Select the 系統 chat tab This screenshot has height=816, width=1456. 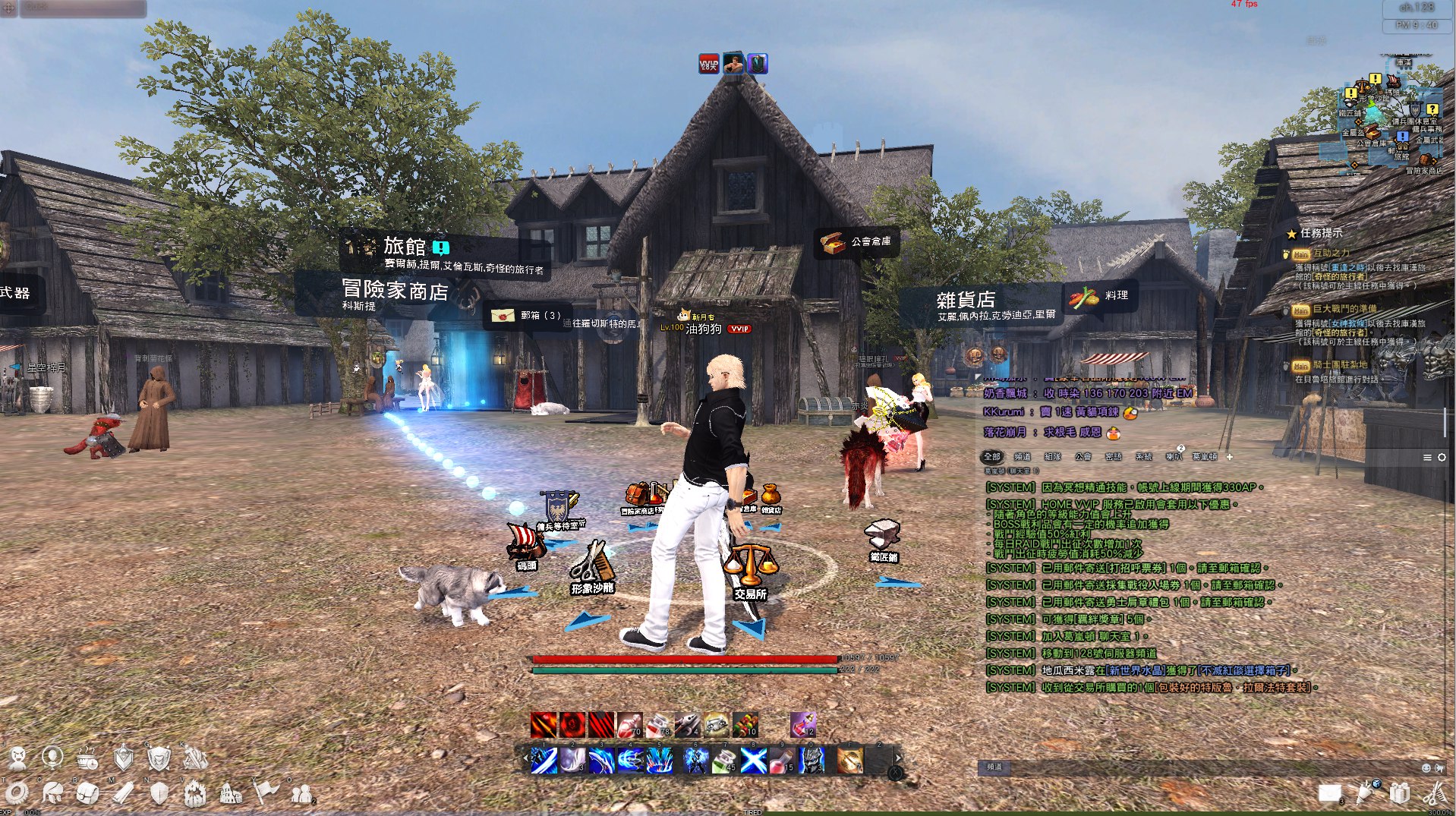click(1143, 457)
